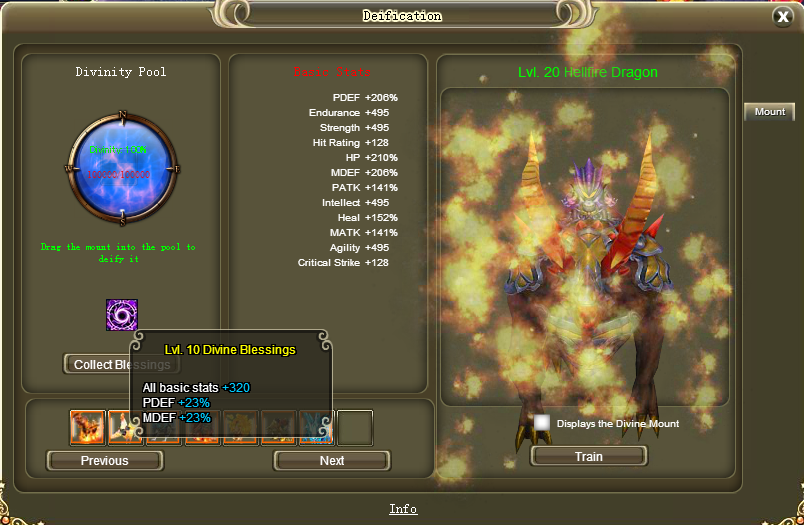
Task: Switch to the Mount tab
Action: pos(769,112)
